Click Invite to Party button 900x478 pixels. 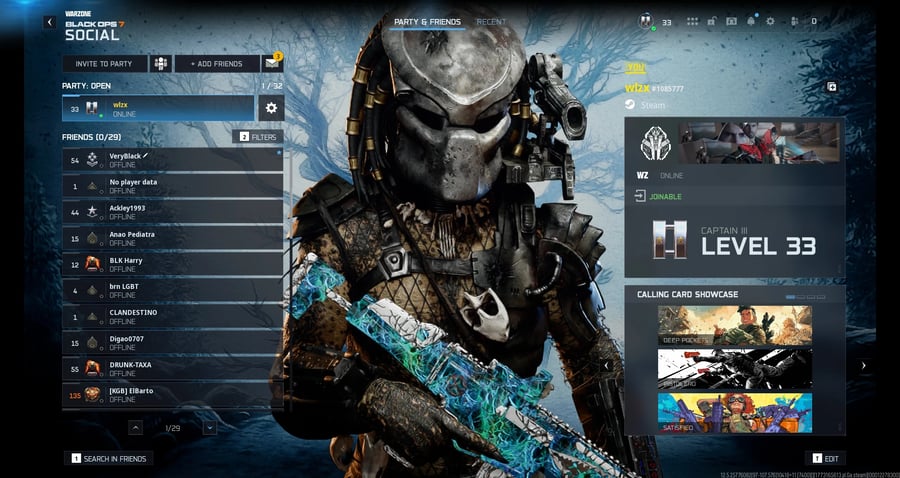[x=104, y=64]
